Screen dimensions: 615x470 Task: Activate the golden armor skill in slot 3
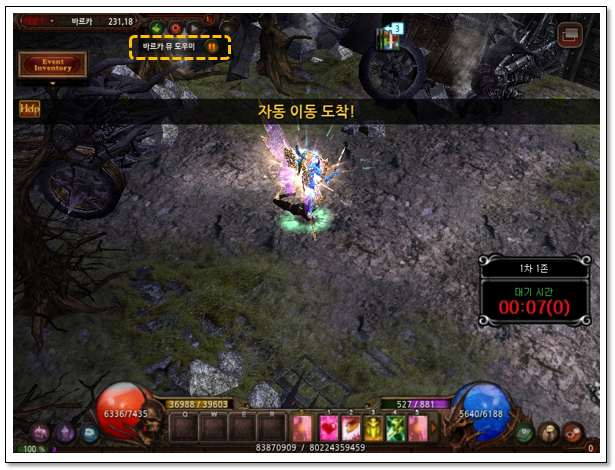[x=373, y=428]
